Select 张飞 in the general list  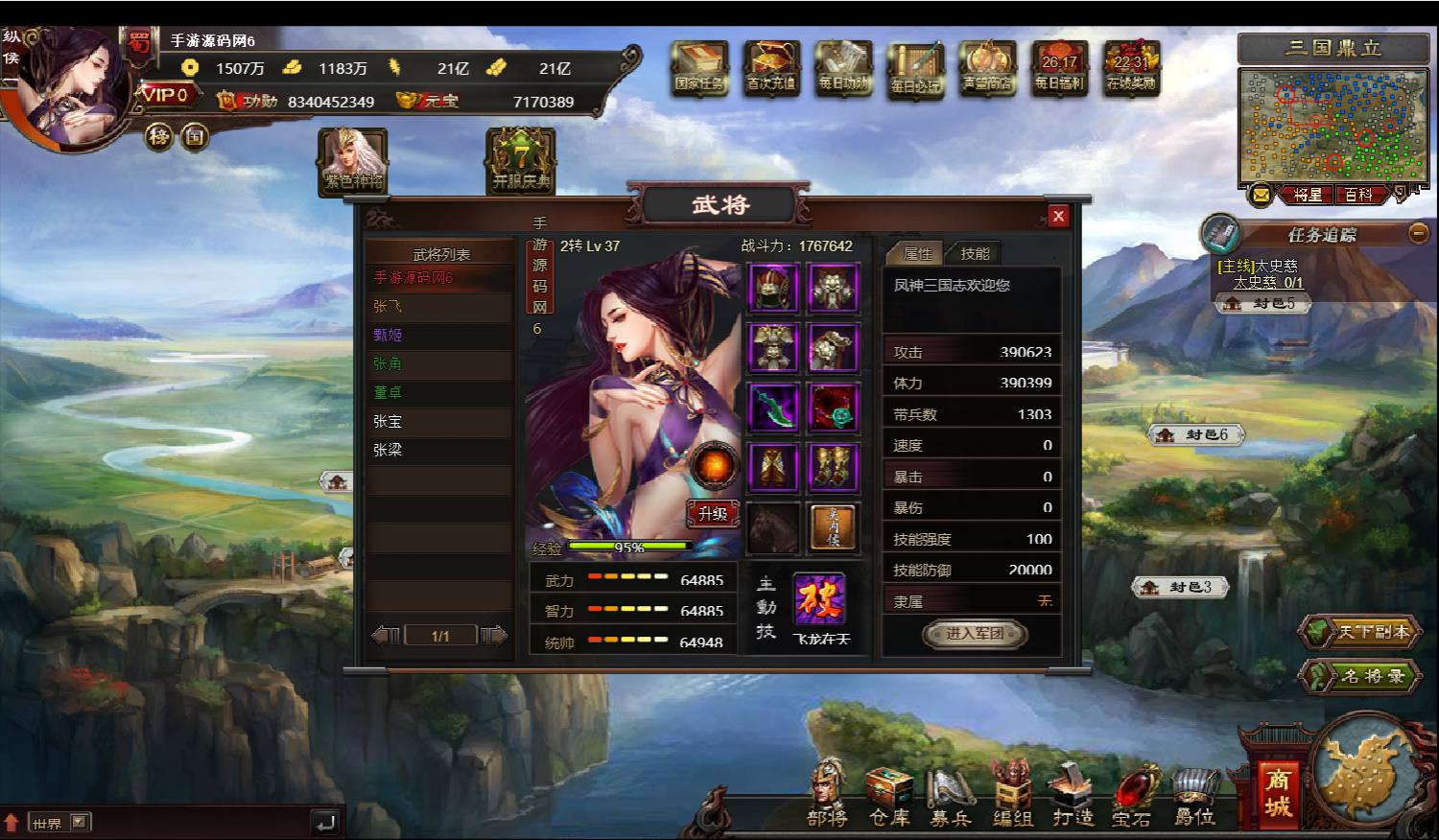[x=389, y=306]
